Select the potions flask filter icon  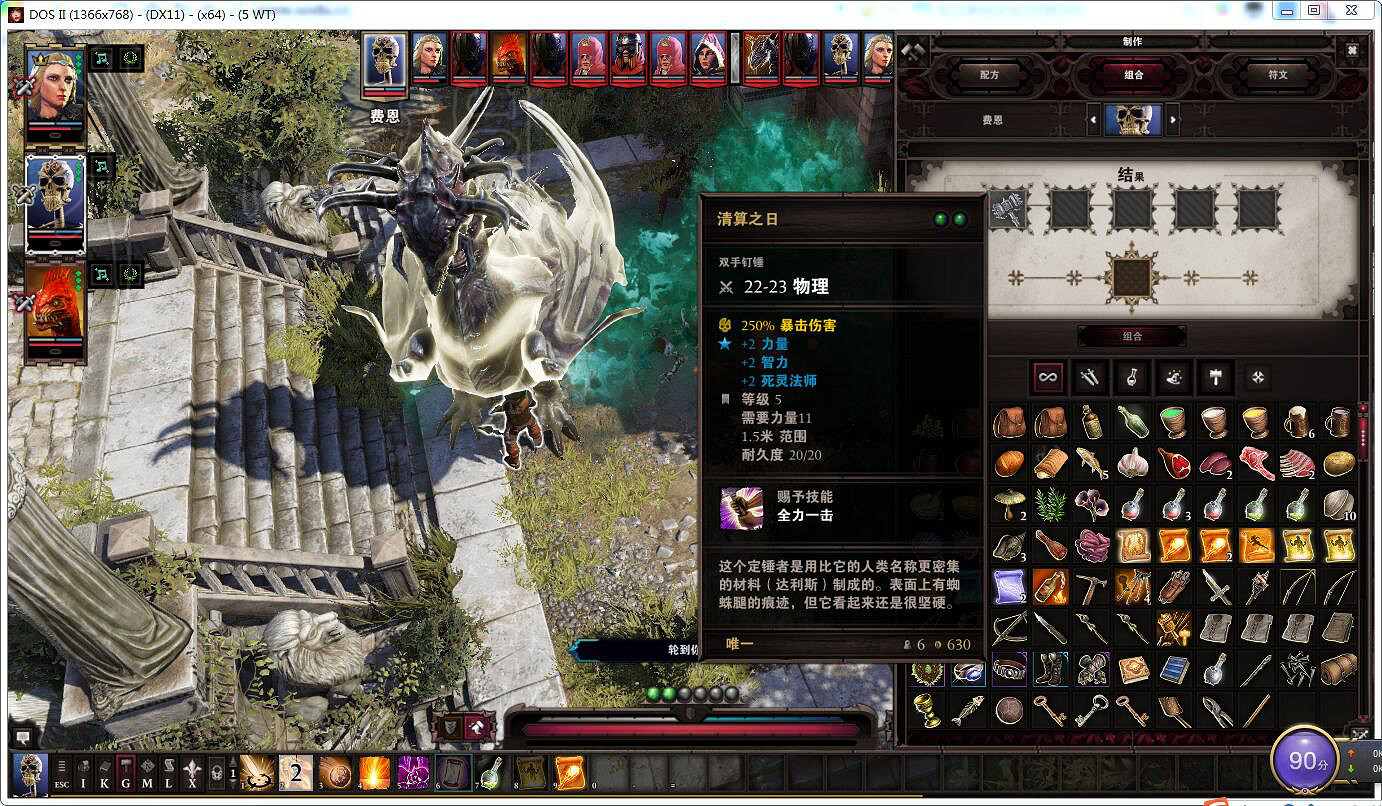[1132, 377]
